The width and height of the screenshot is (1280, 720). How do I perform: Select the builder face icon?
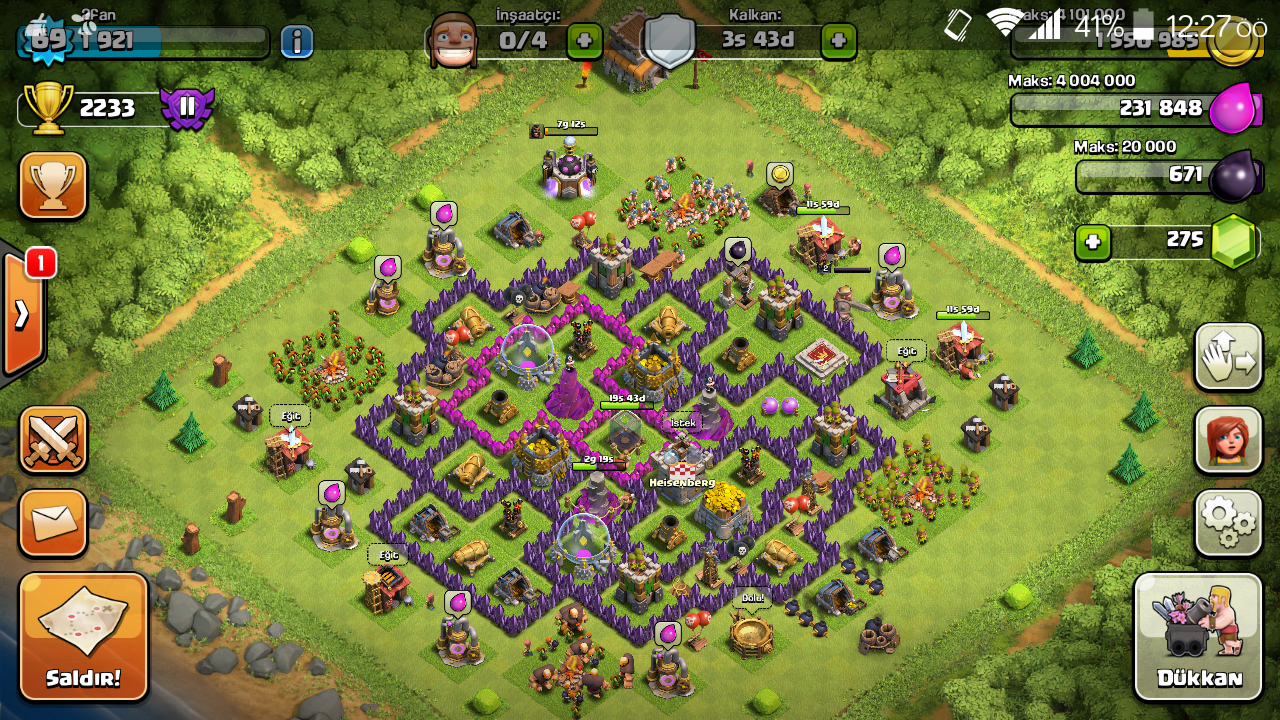coord(452,40)
